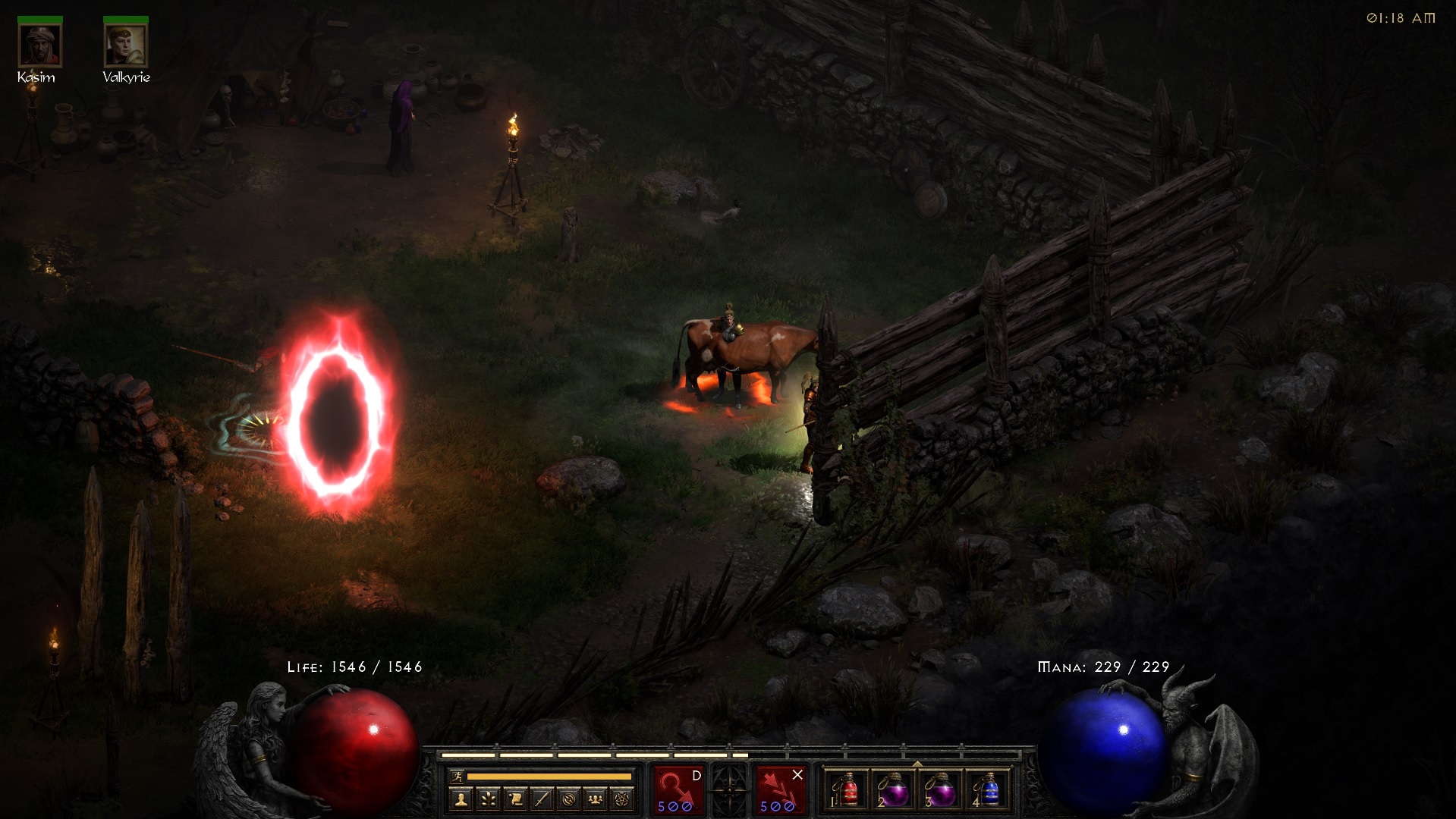
Task: Use the blue mana potion in slot 4
Action: pos(988,790)
